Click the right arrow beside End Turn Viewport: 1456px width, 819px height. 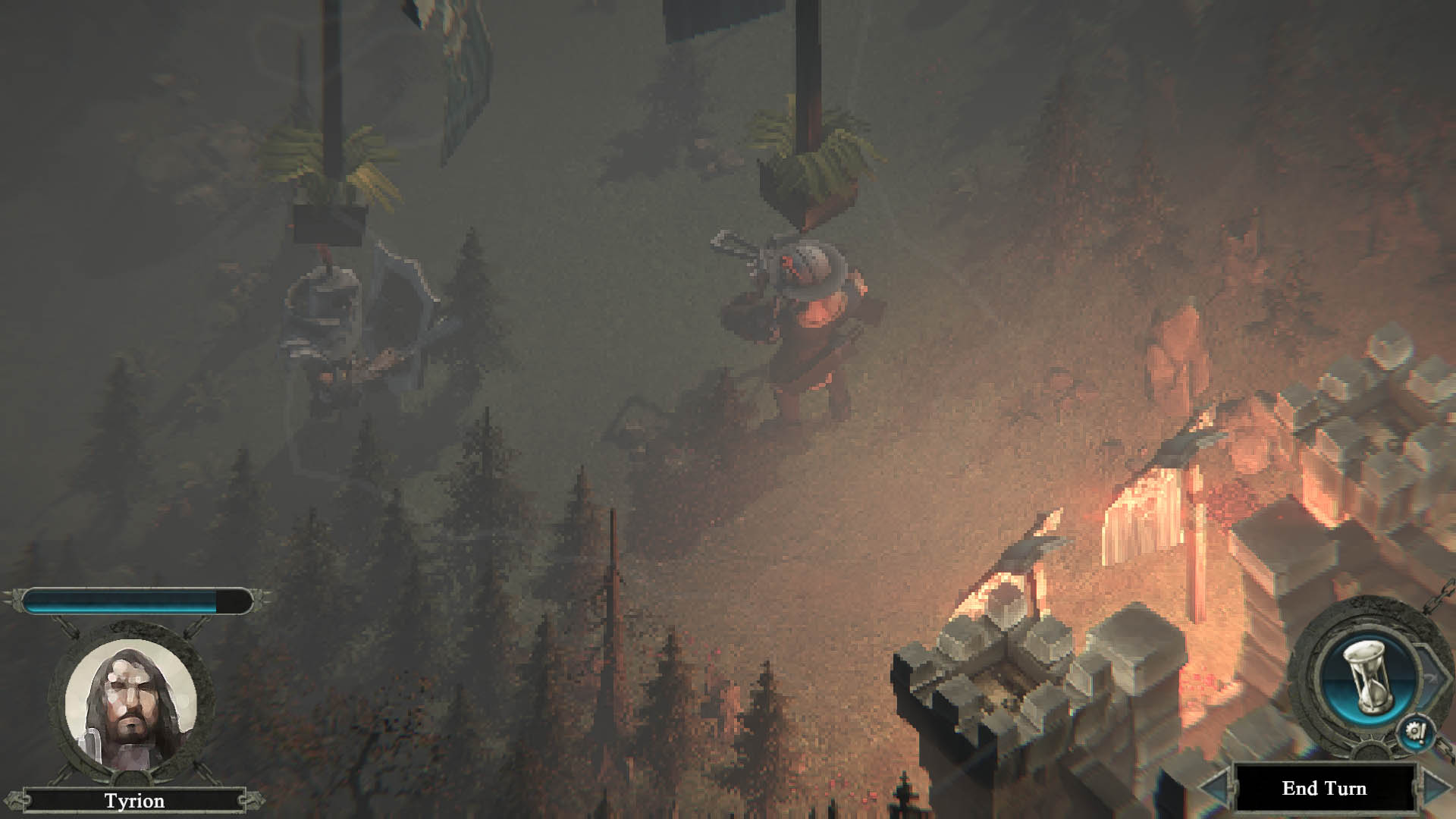tap(1436, 788)
